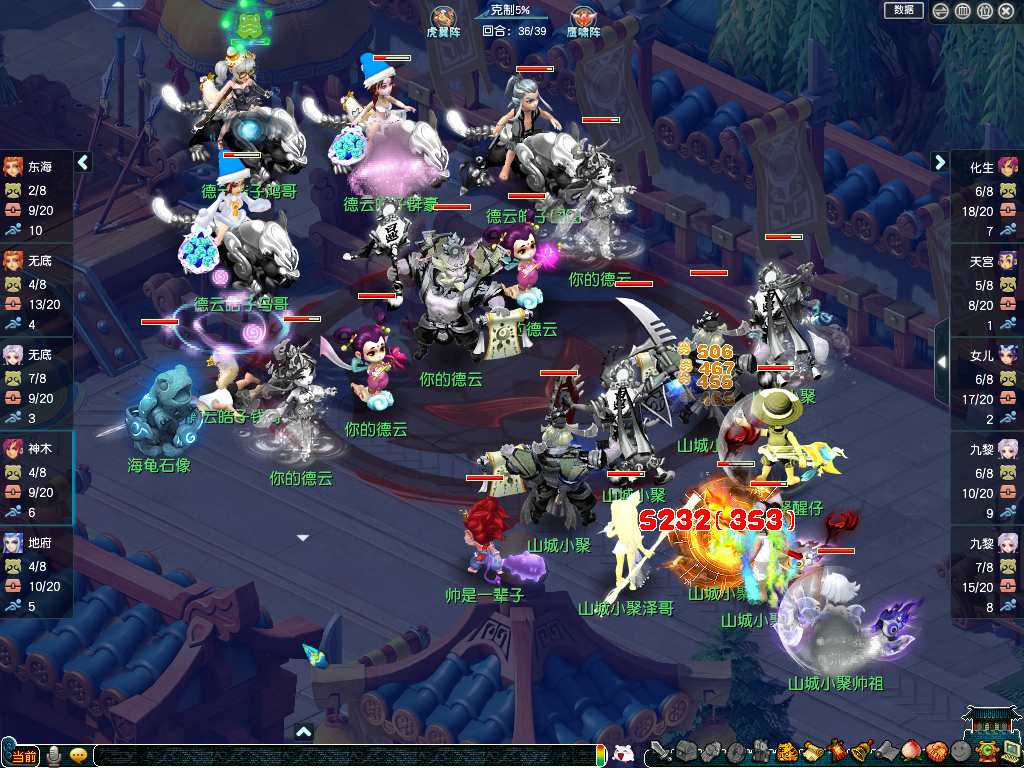This screenshot has width=1024, height=768.
Task: Open the peach icon in bottom toolbar
Action: [x=911, y=752]
